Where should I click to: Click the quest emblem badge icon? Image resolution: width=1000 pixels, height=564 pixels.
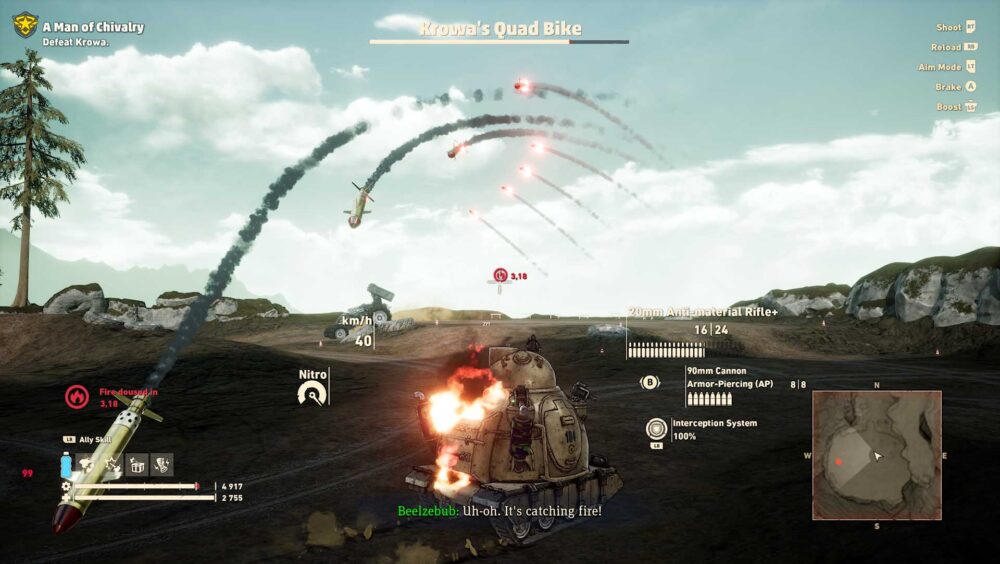click(x=24, y=25)
